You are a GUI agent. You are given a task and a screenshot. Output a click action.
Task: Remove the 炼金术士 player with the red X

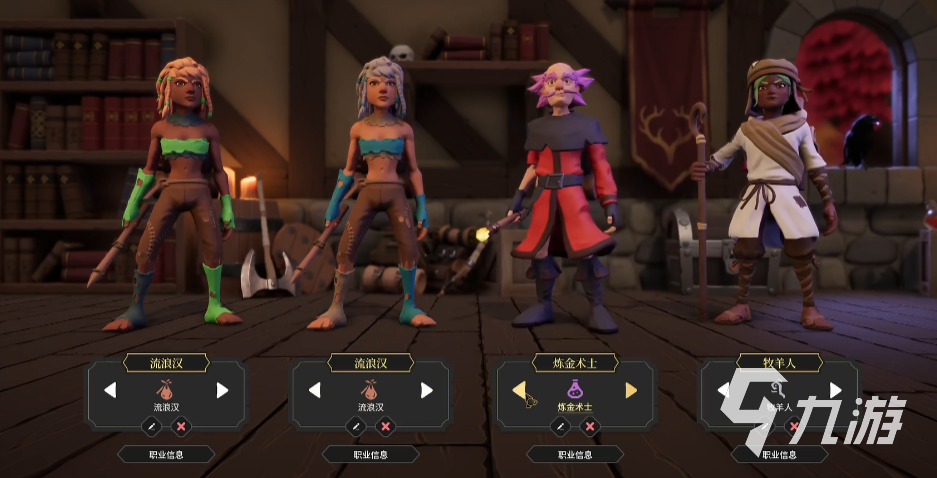590,426
